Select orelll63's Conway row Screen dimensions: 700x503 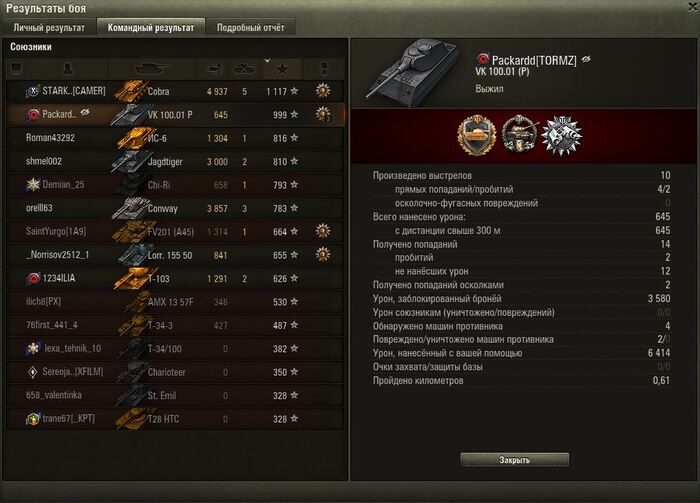pos(175,208)
